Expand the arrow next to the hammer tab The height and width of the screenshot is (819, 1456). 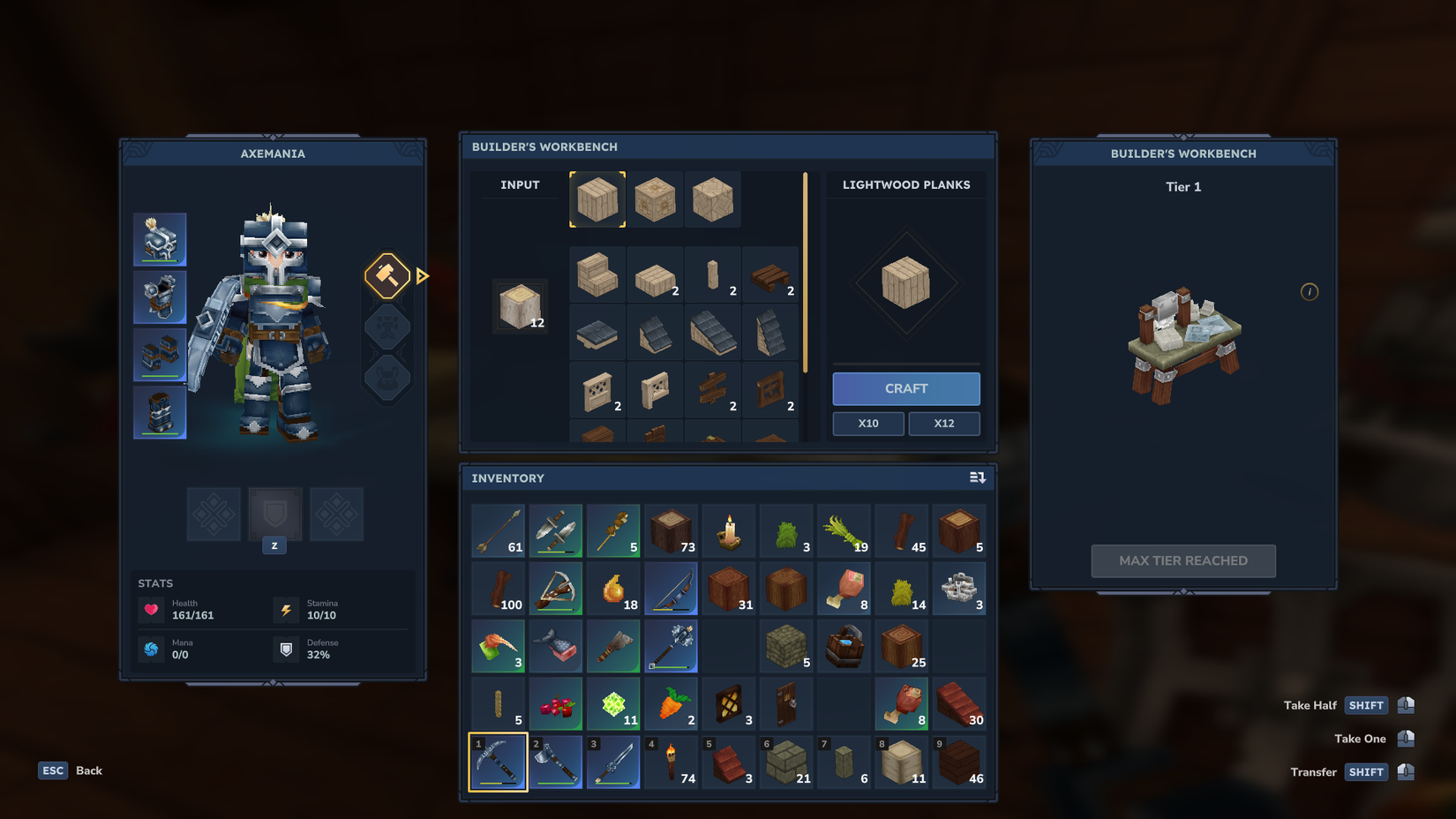423,277
